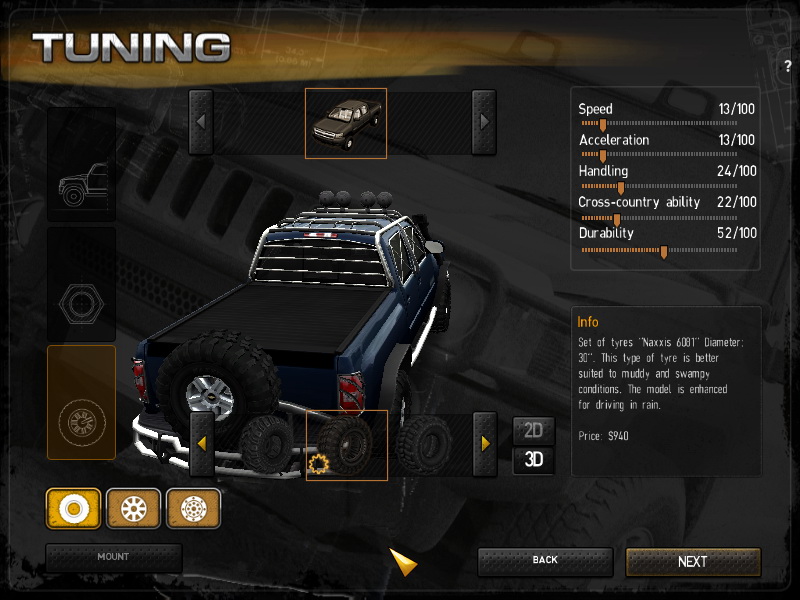The image size is (800, 600).
Task: Open the vehicle body category
Action: click(81, 165)
